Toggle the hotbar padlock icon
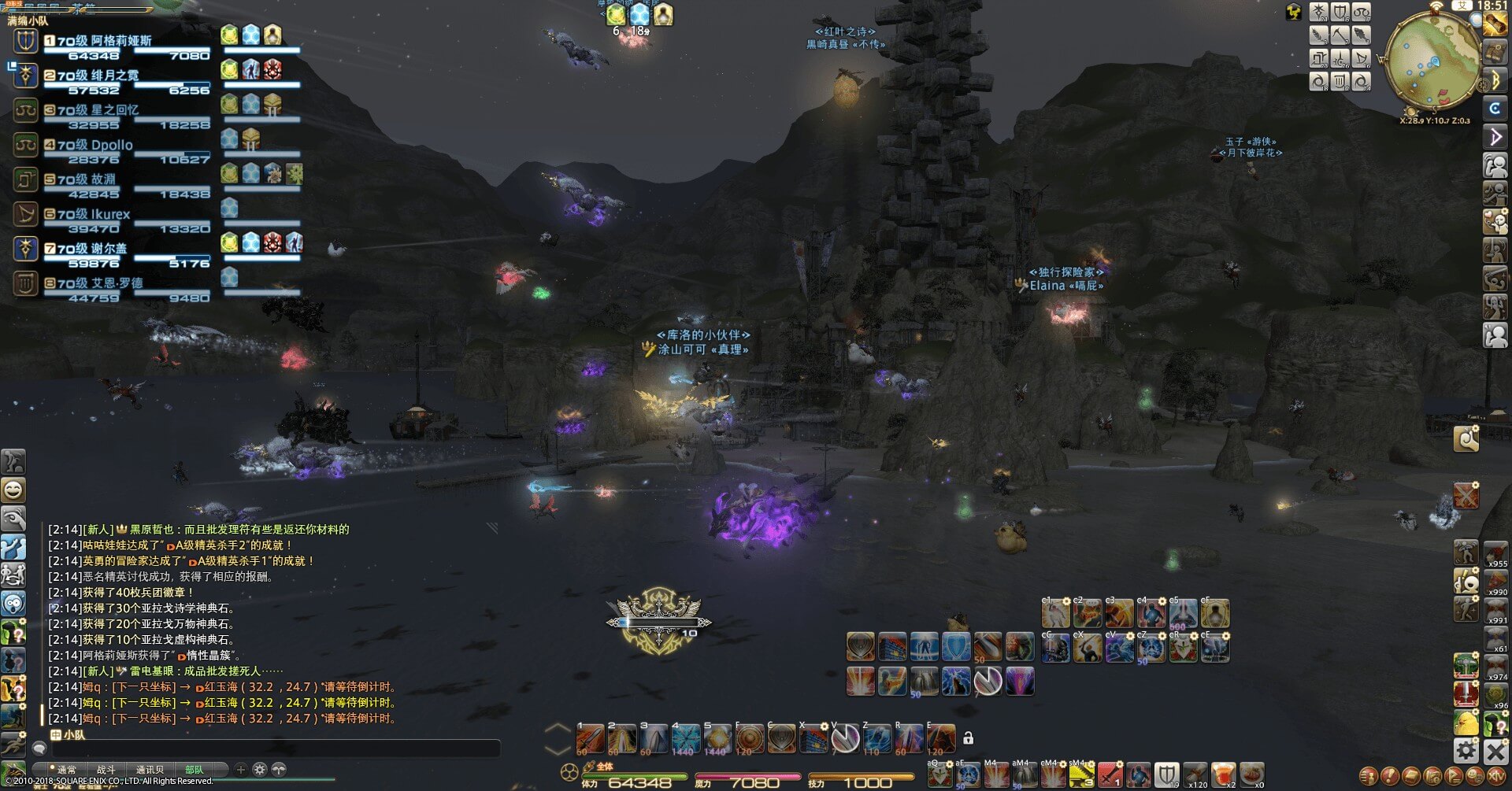 coord(968,738)
